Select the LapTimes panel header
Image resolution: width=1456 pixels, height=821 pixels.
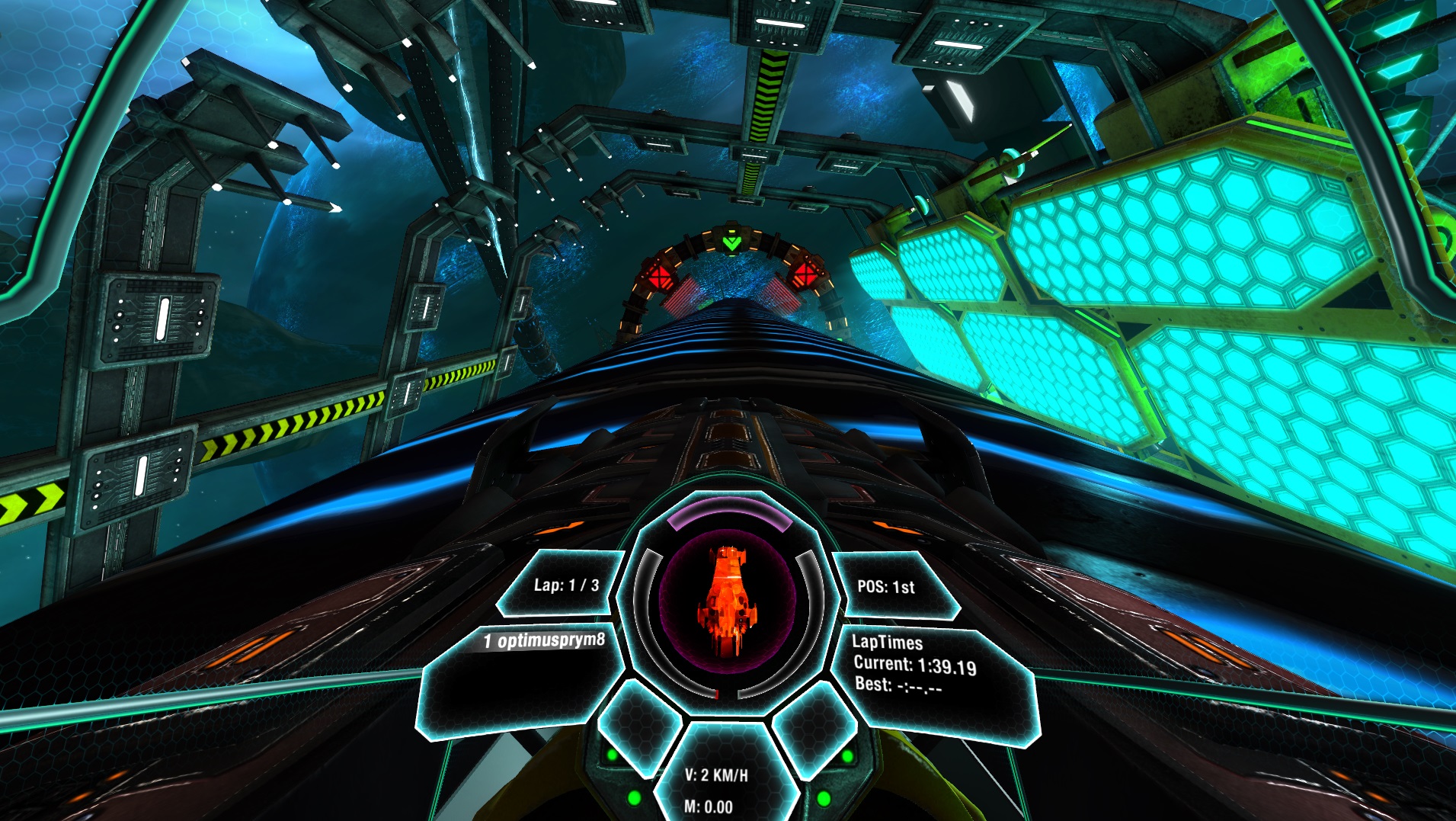tap(888, 643)
